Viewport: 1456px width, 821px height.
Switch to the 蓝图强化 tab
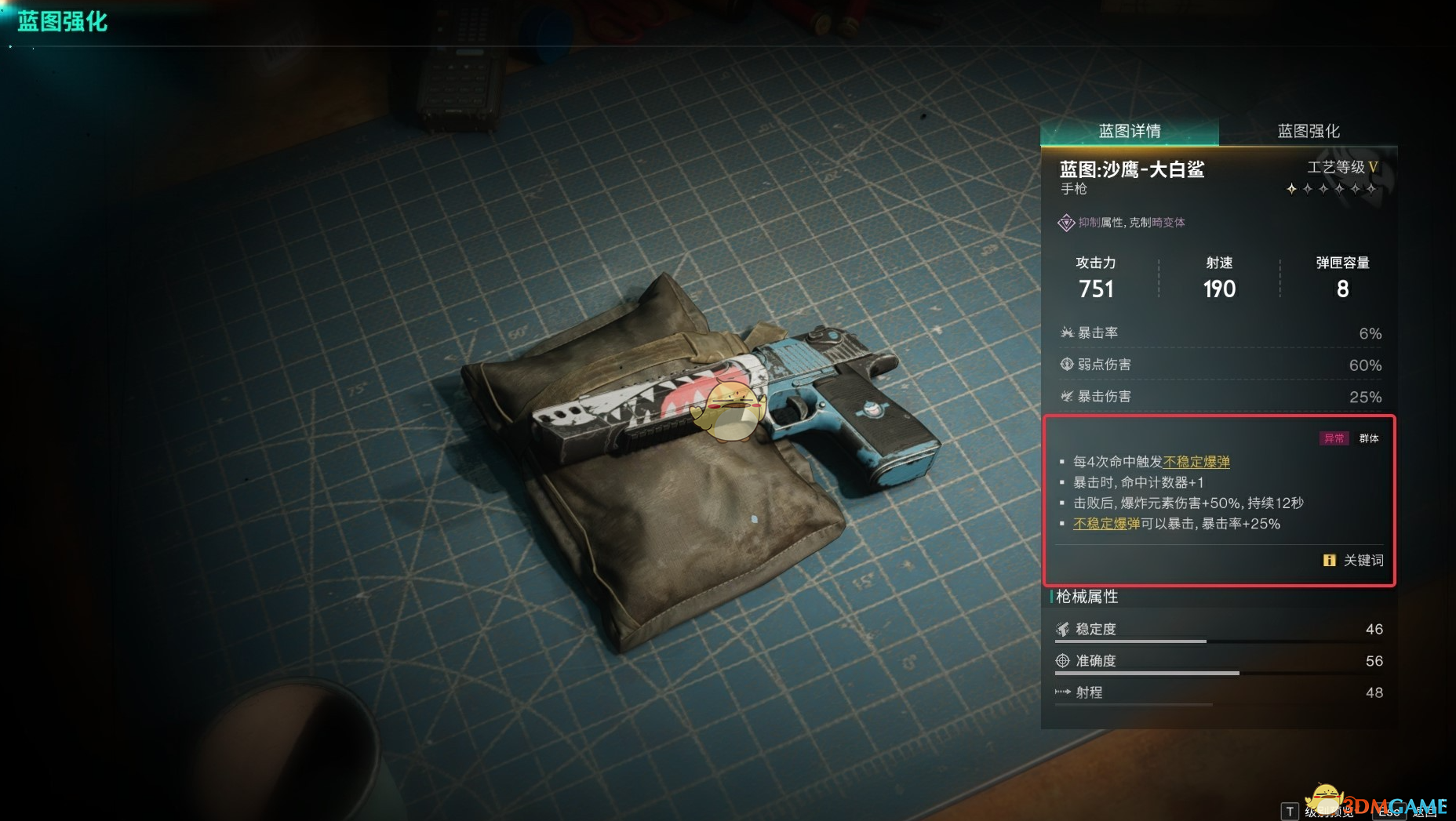pos(1308,130)
